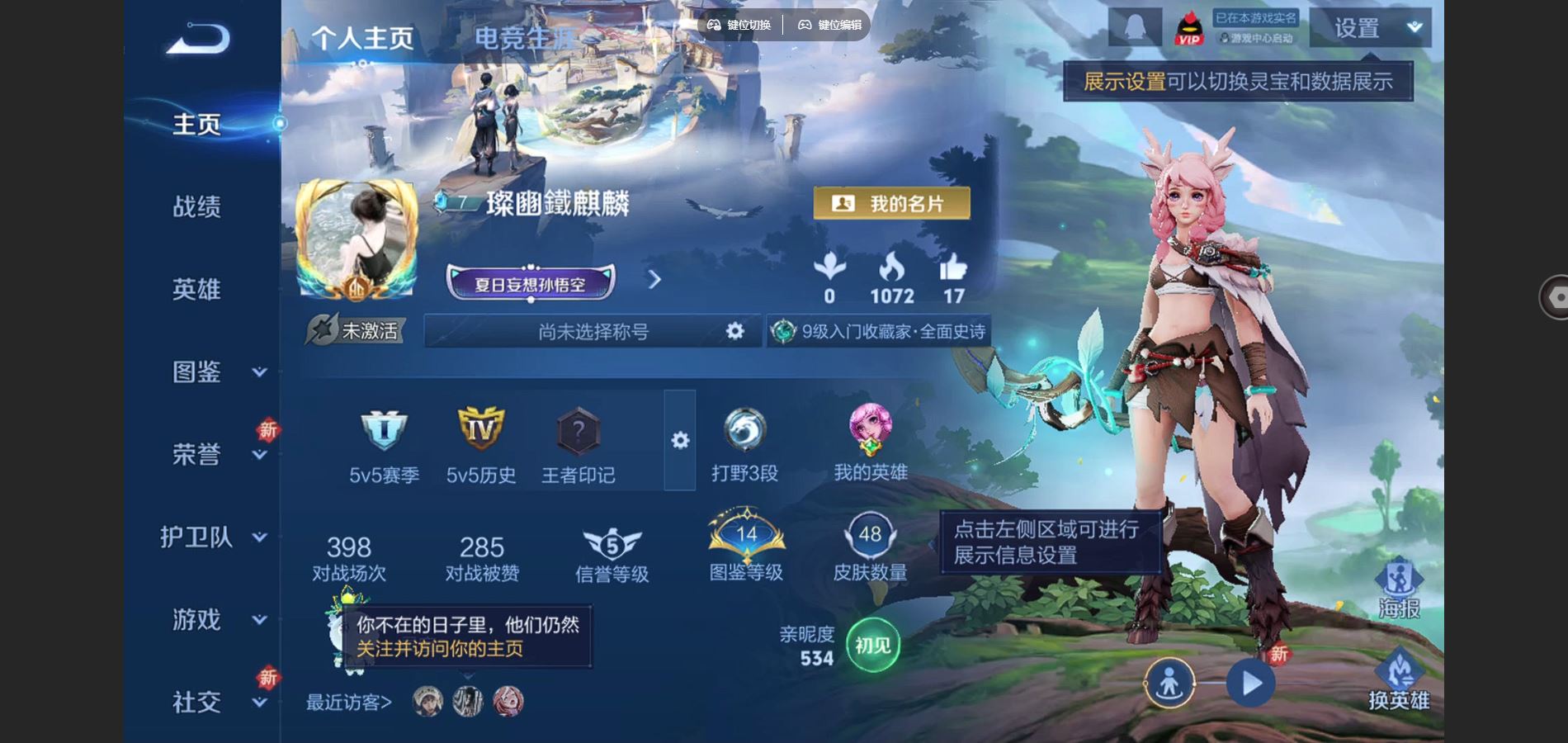
Task: Open the 英雄 sidebar section
Action: coord(196,289)
